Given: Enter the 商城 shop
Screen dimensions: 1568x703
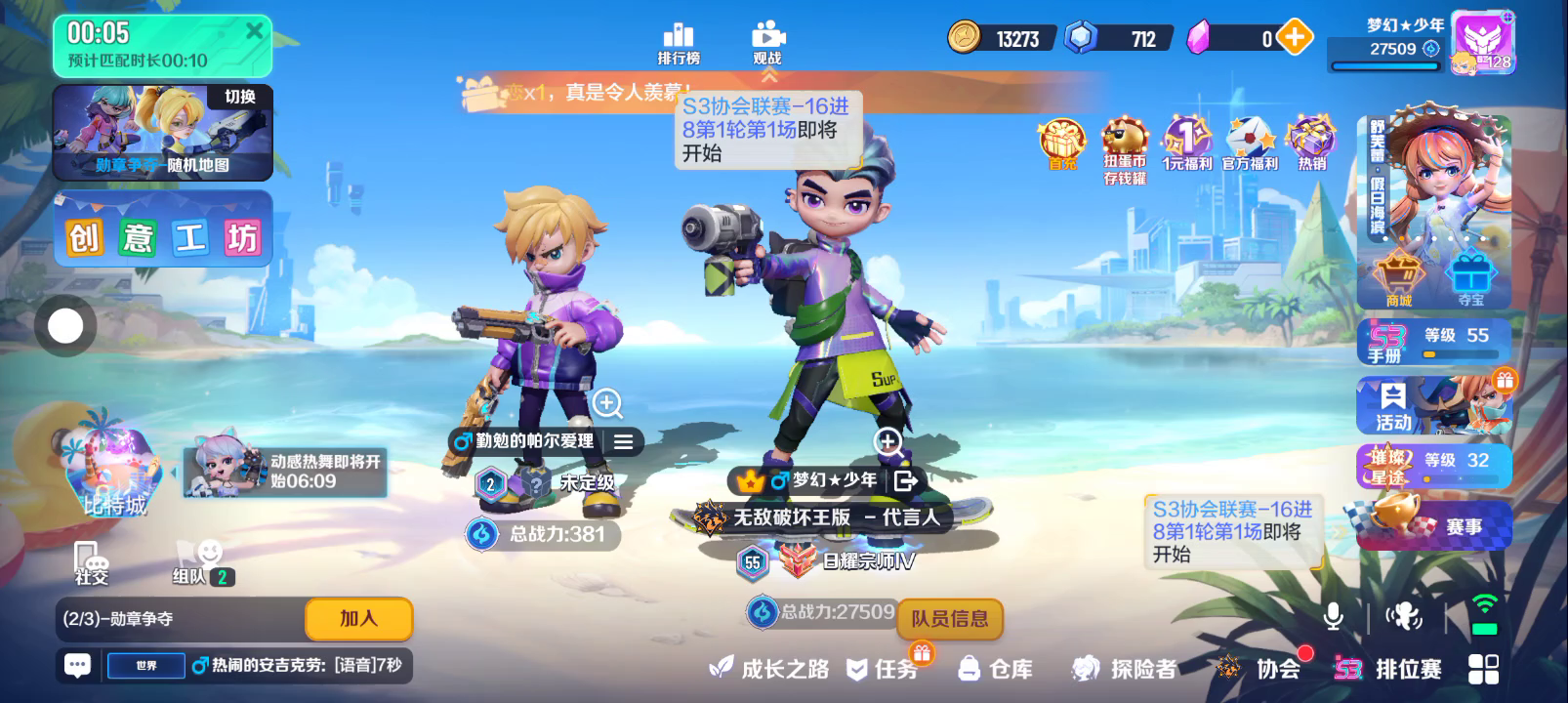Looking at the screenshot, I should (x=1398, y=279).
